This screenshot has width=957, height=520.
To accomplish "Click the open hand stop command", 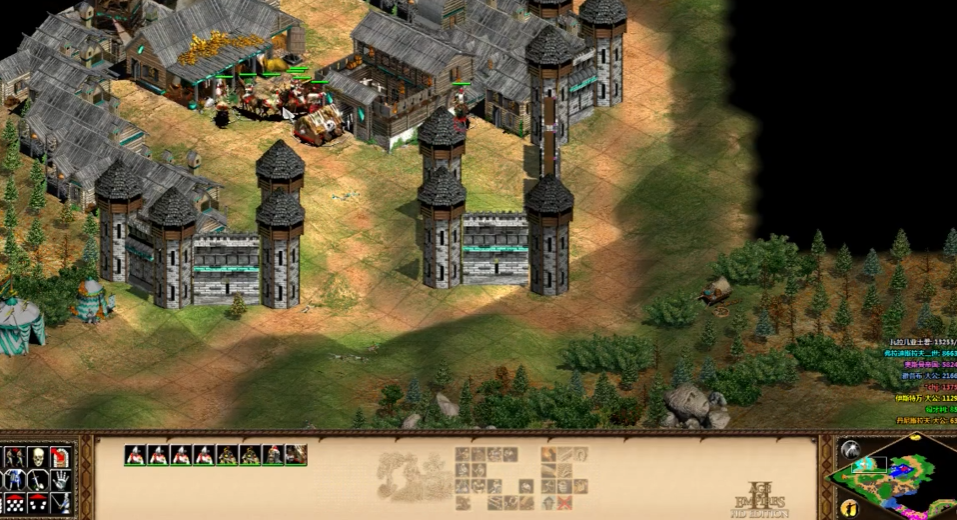I will pos(60,481).
